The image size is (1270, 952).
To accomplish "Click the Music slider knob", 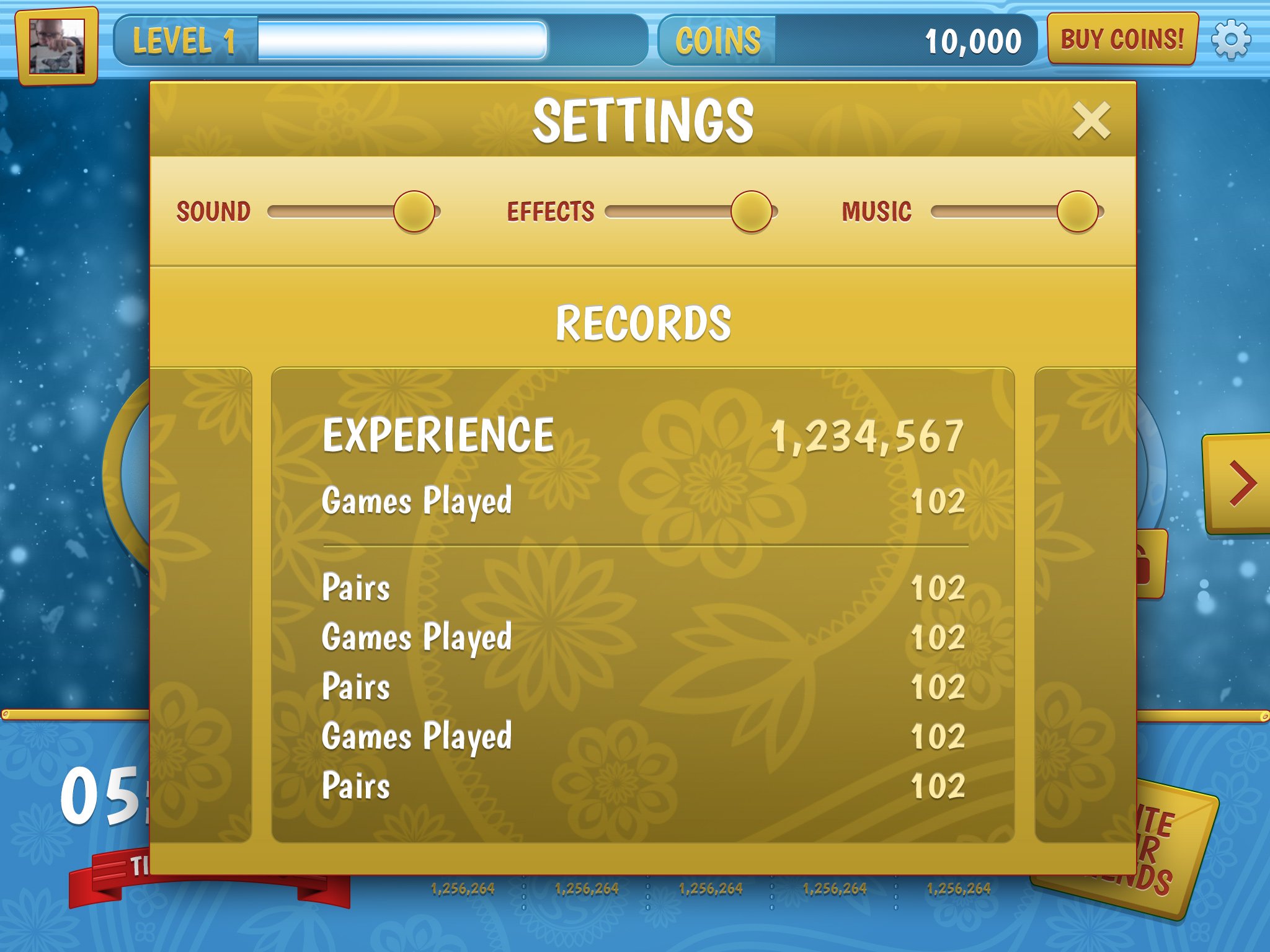I will 1078,211.
